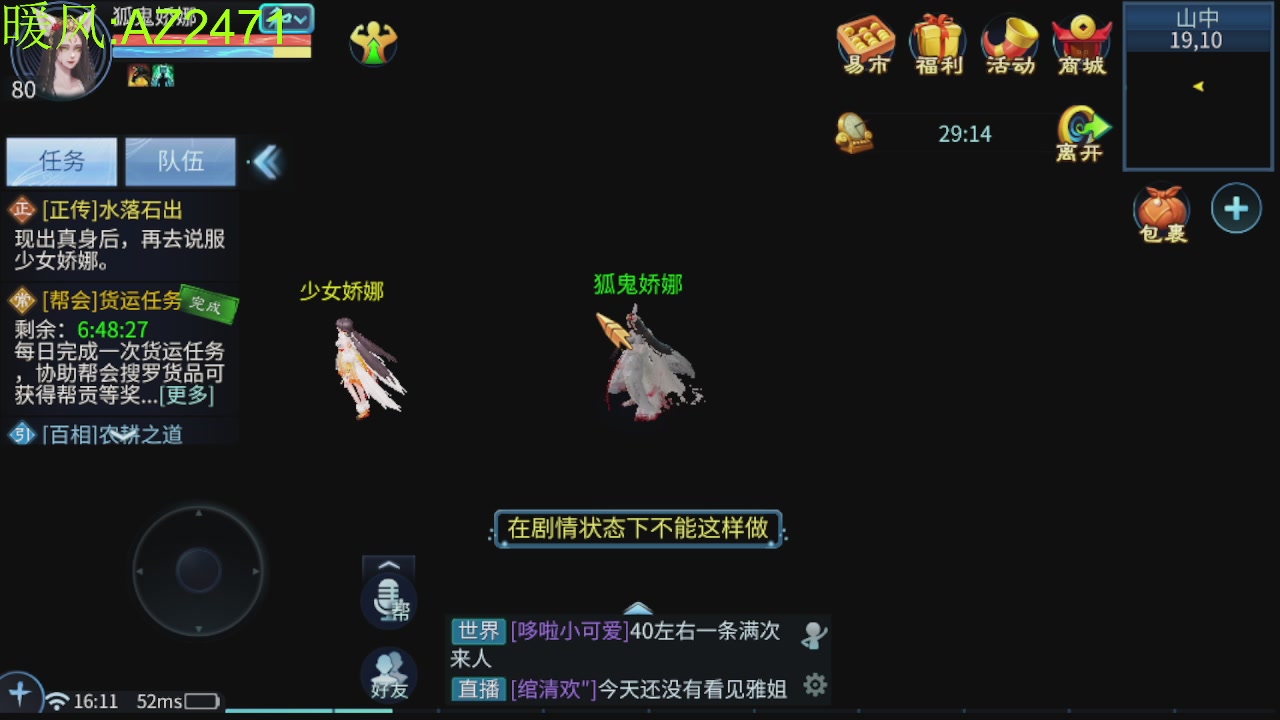Toggle the voice microphone in chat

388,600
